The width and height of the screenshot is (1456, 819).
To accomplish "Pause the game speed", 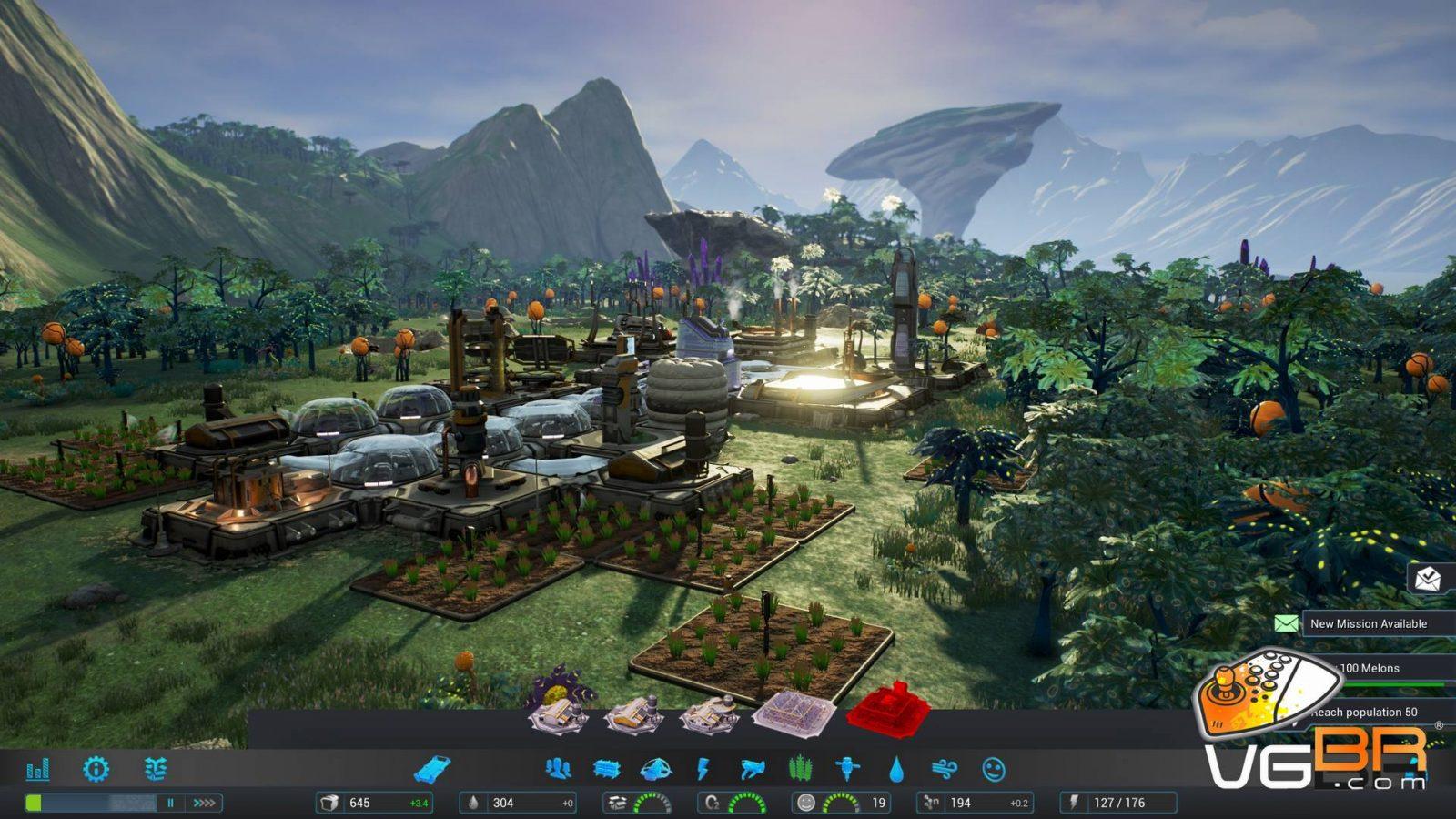I will point(170,803).
